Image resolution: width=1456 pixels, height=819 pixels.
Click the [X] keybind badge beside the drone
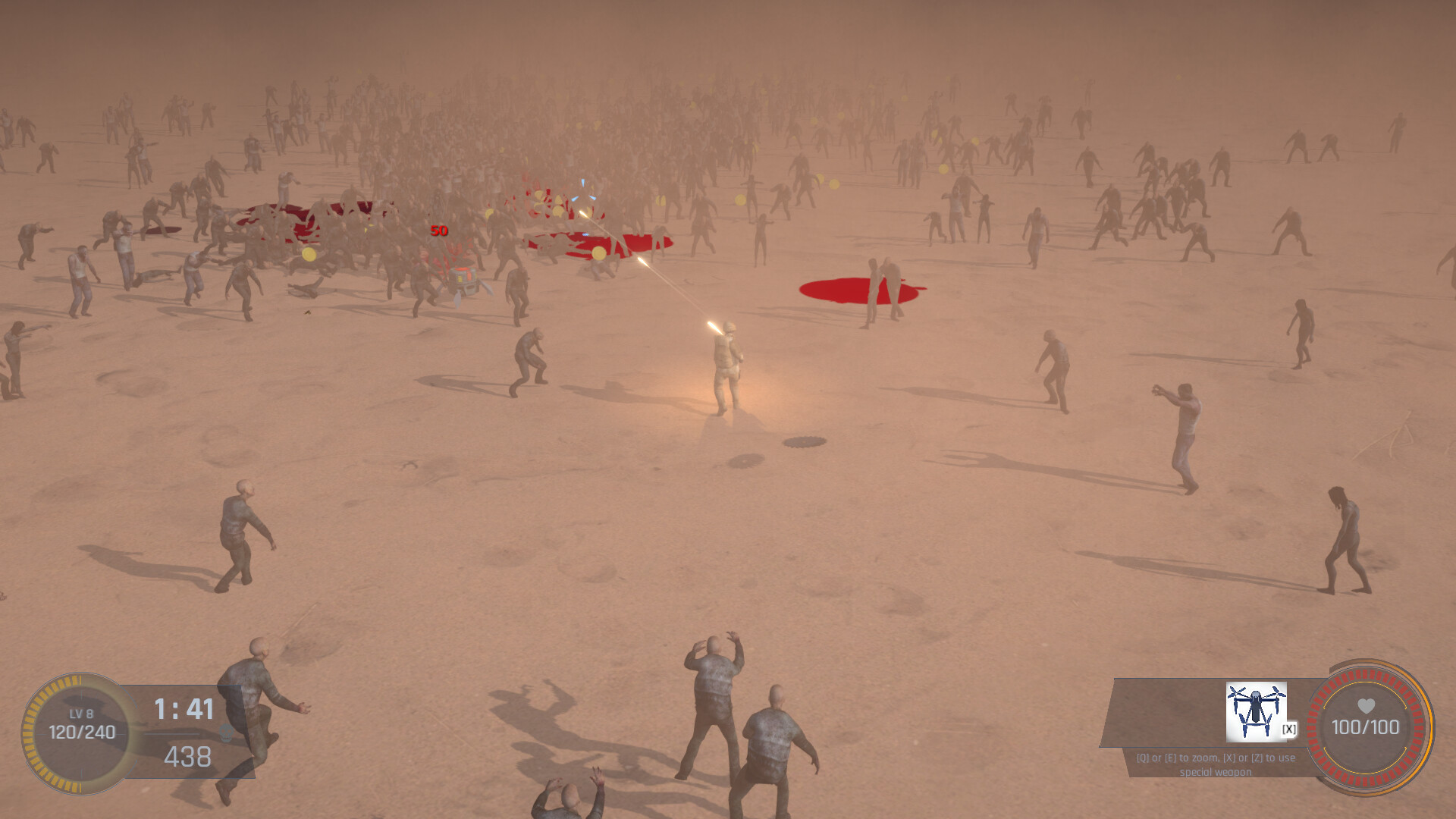pyautogui.click(x=1288, y=728)
